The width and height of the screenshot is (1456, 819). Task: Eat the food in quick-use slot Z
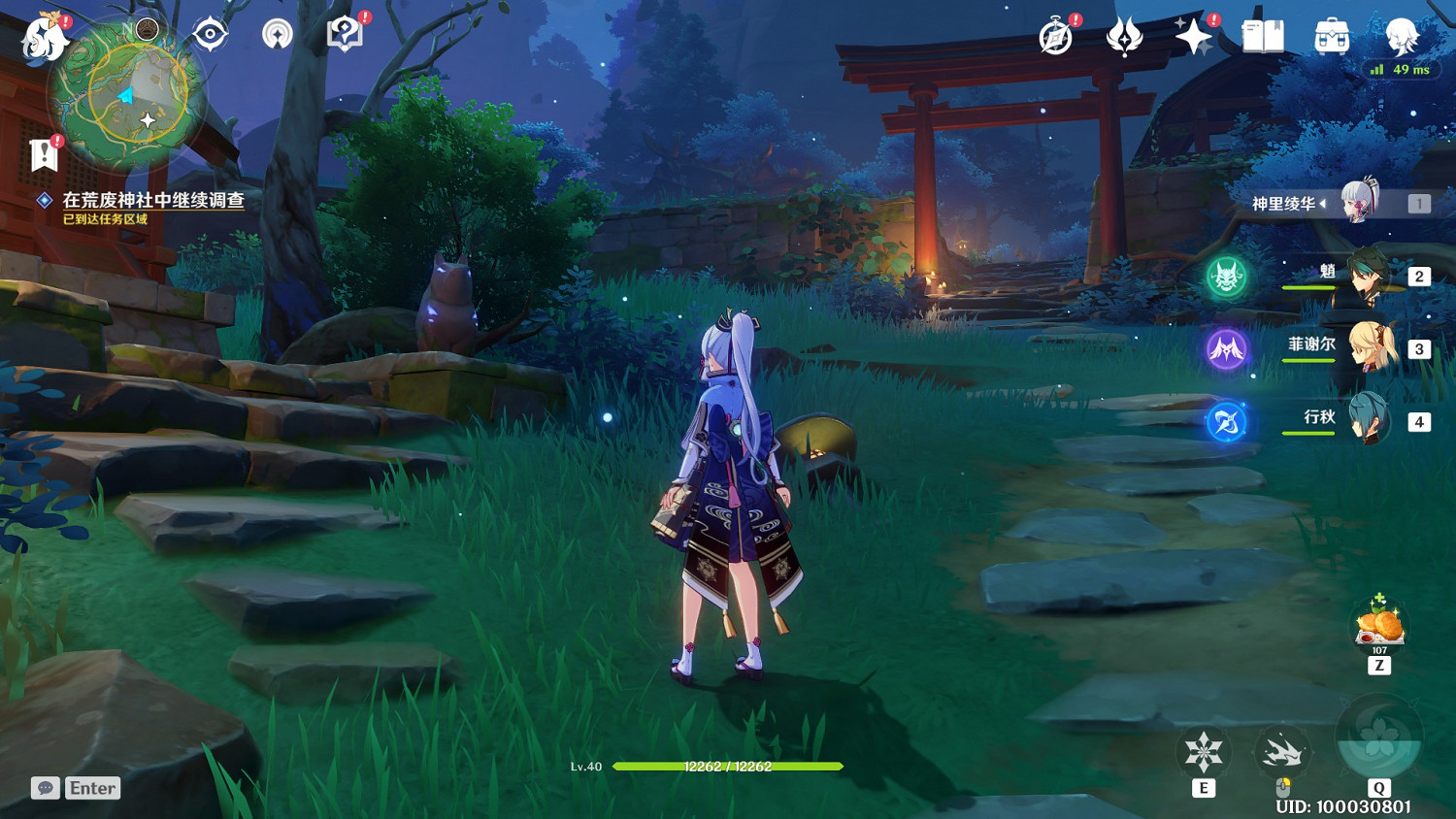tap(1378, 623)
